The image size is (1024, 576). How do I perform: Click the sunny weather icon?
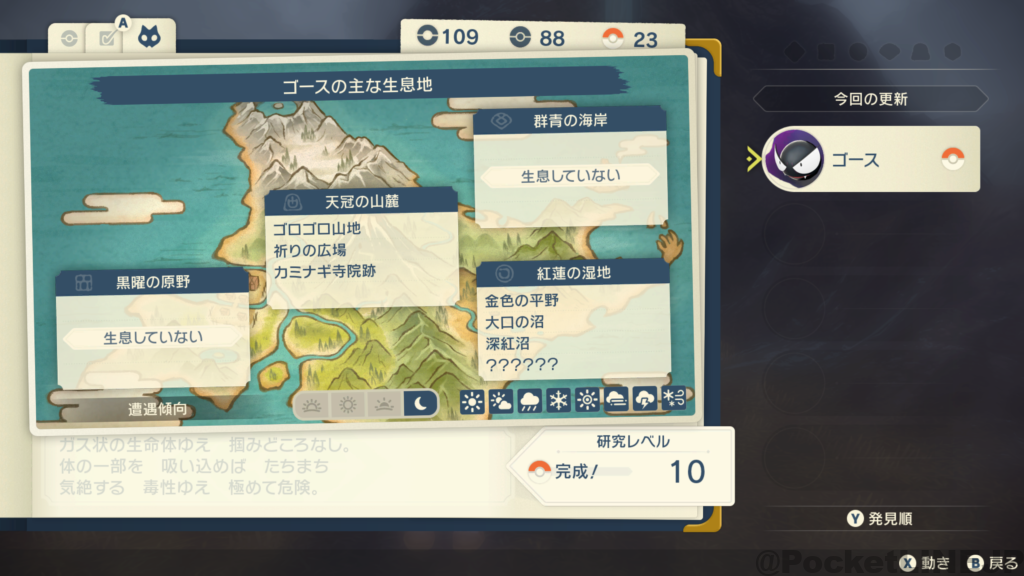pos(472,402)
